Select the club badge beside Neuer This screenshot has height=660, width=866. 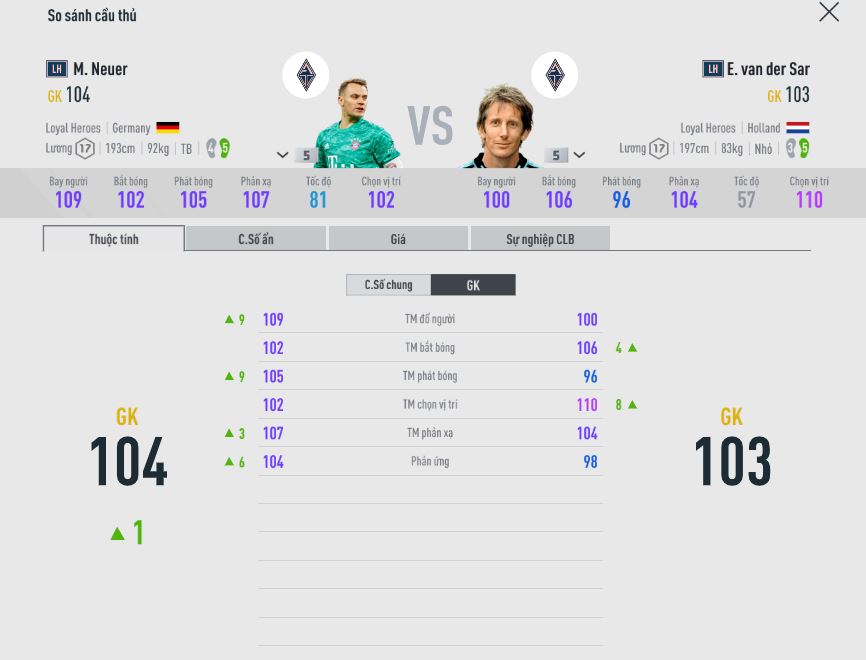coord(306,75)
